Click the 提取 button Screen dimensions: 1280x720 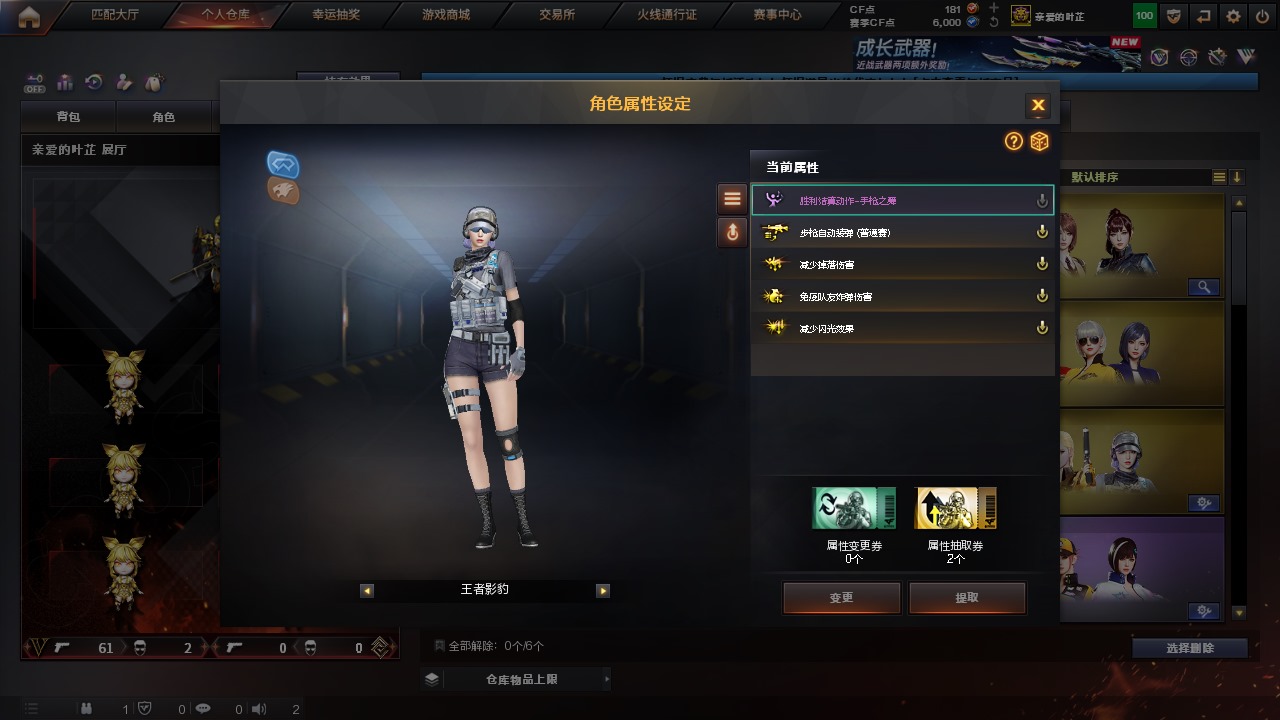click(967, 598)
